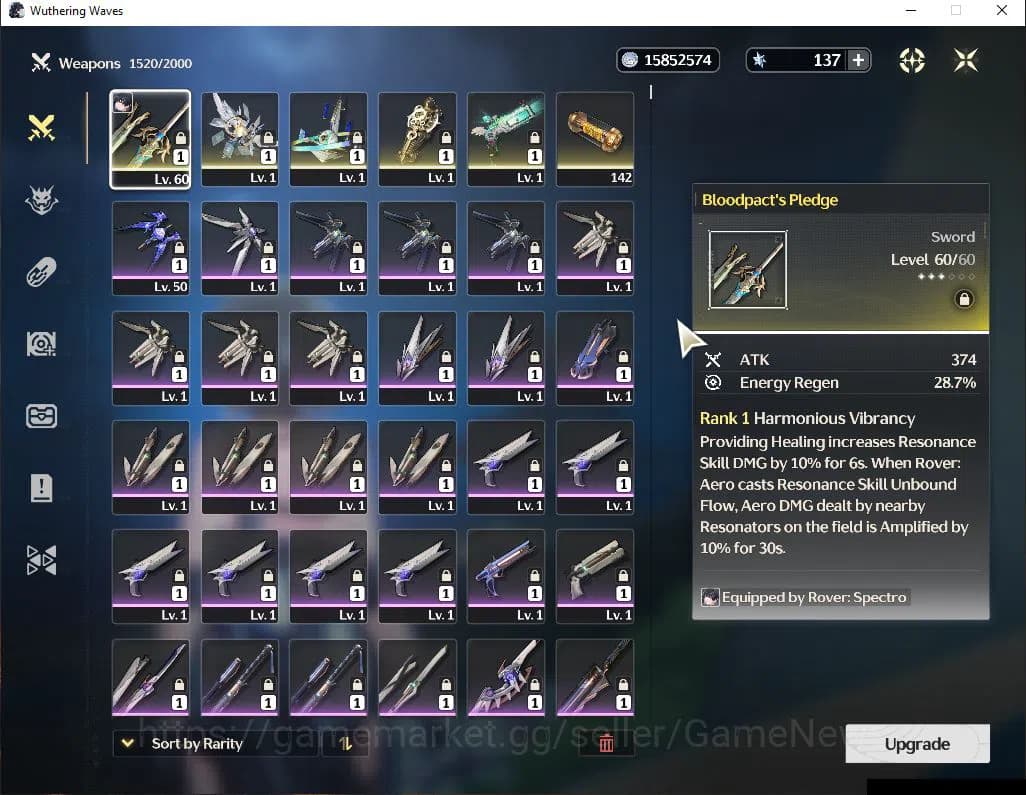Open the demon mask Echoes tab

(41, 200)
